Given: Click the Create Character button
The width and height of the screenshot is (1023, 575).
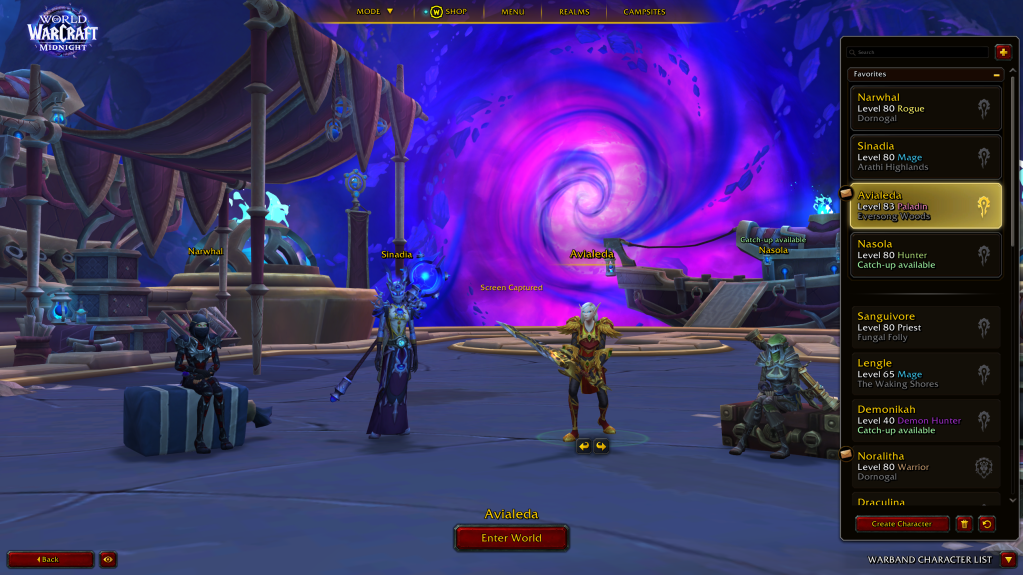Looking at the screenshot, I should [x=901, y=524].
